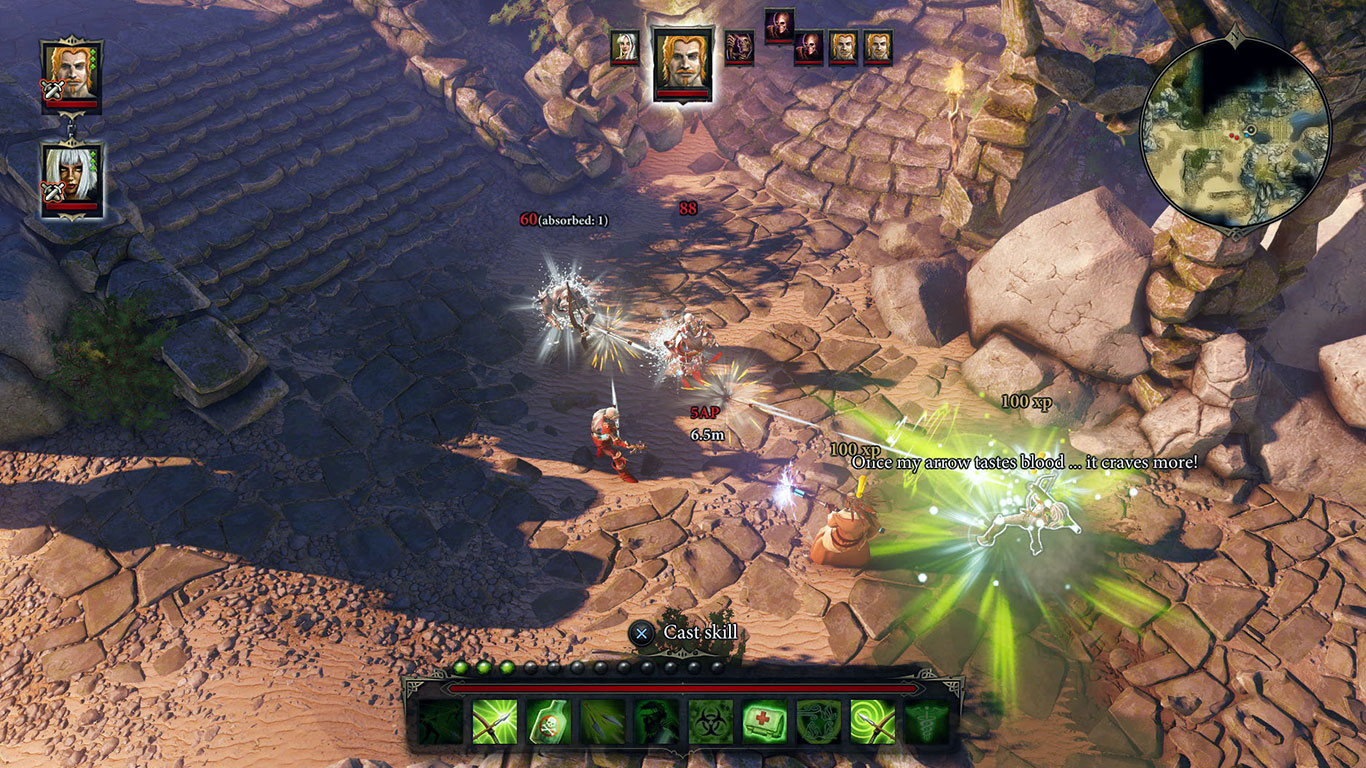The image size is (1366, 768).
Task: Select the hooded figure skill icon
Action: (658, 722)
